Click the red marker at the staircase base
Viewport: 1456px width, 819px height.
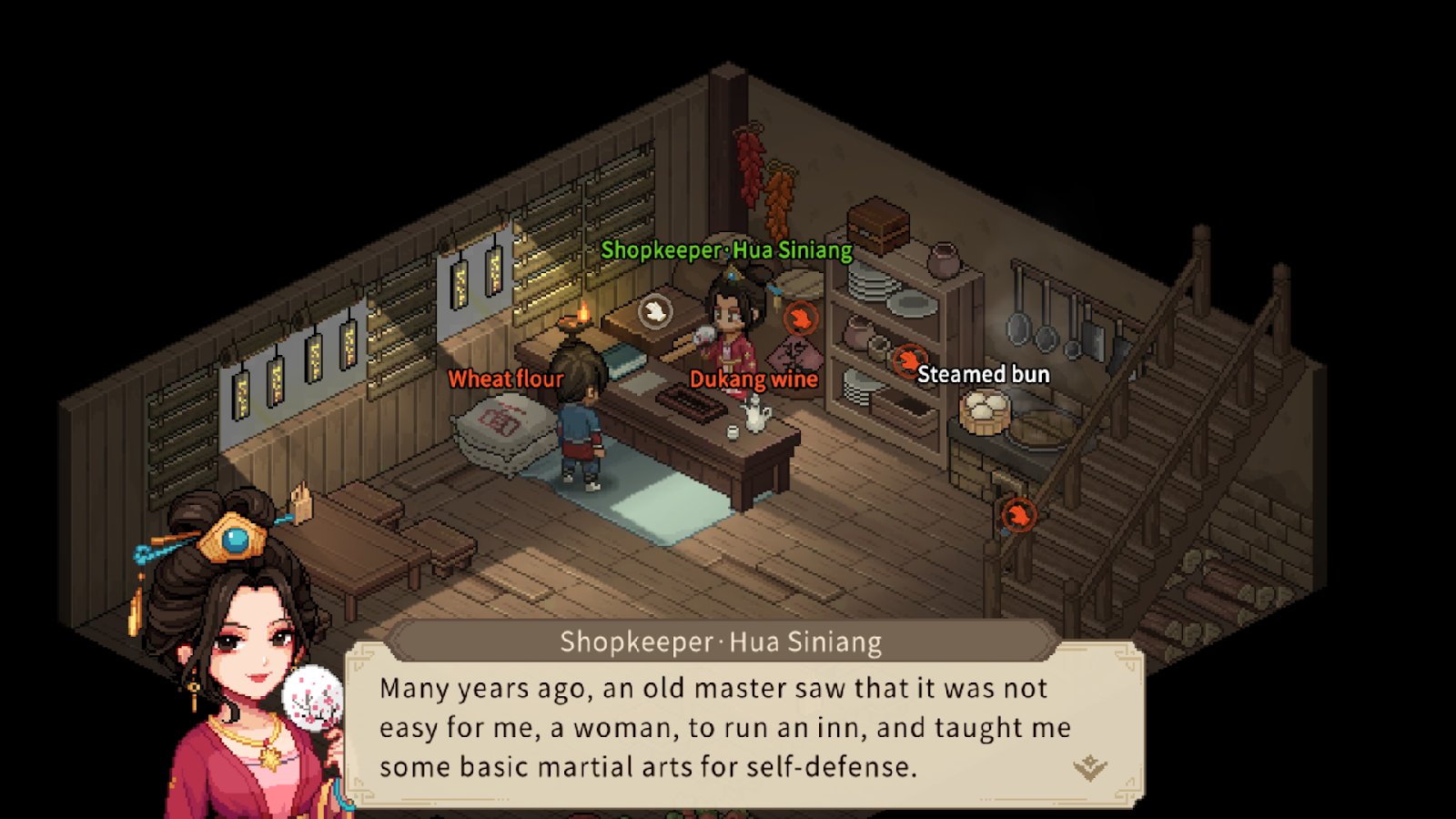coord(1018,516)
